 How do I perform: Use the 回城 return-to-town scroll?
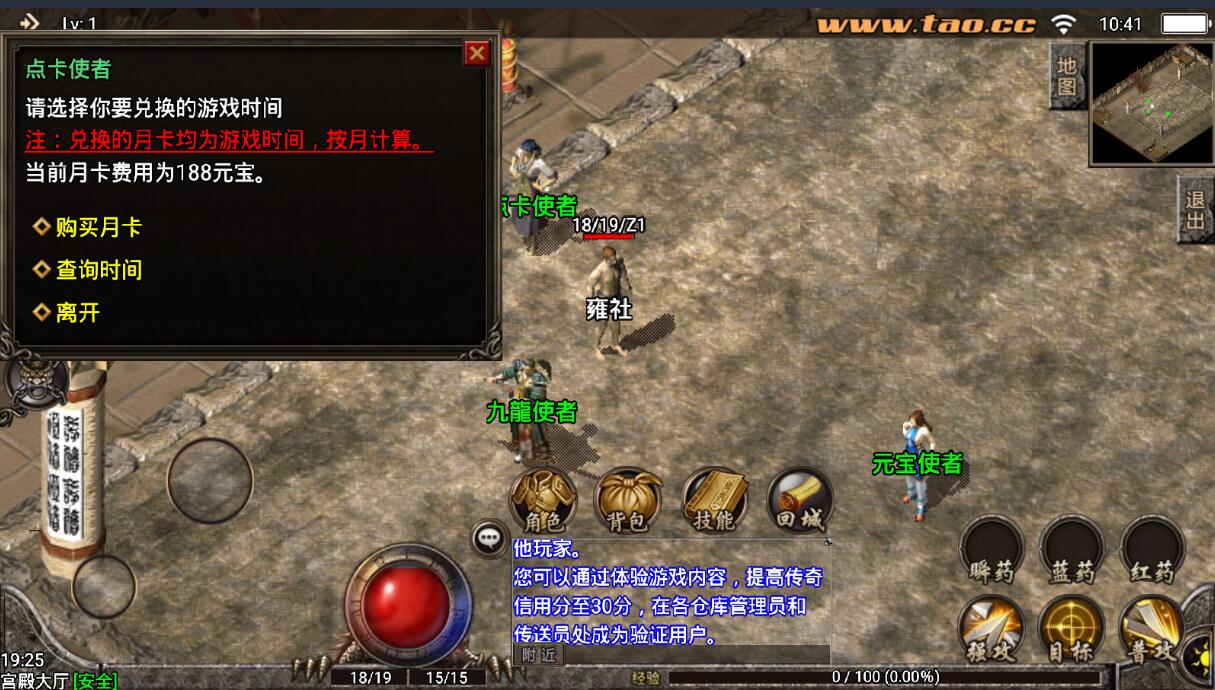(800, 500)
